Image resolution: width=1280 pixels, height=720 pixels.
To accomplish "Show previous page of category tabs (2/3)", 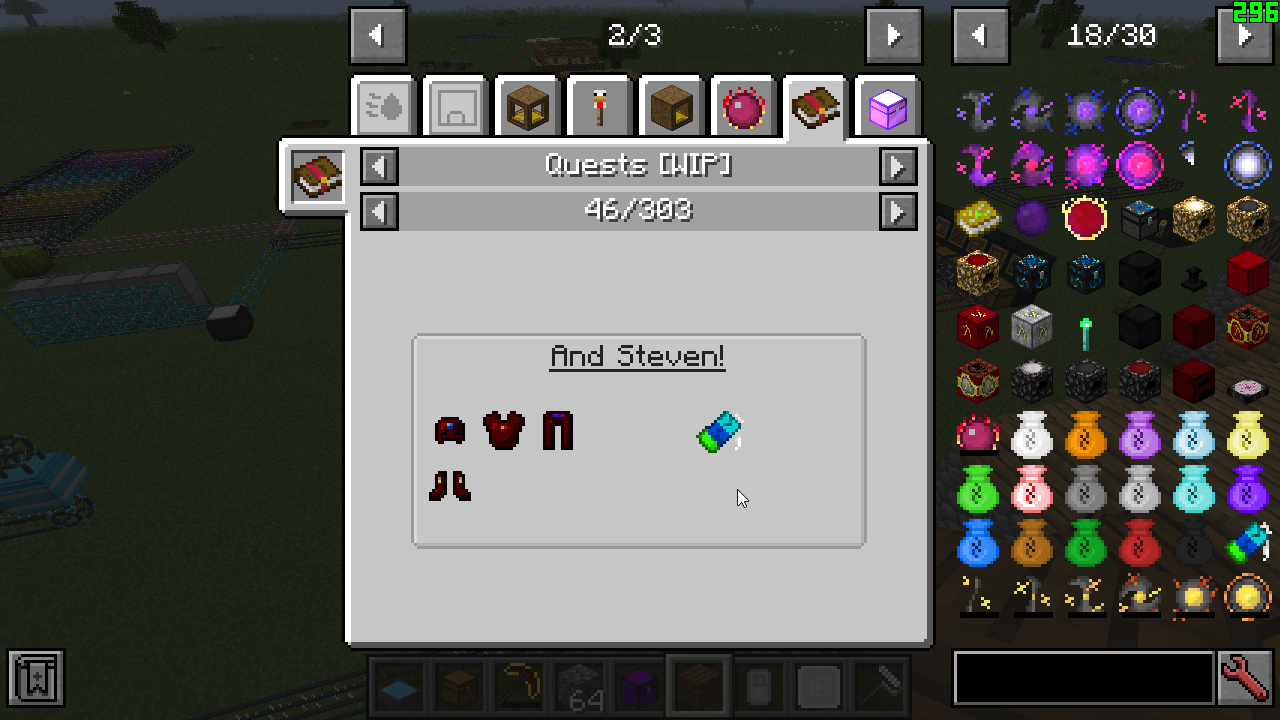I will 377,36.
